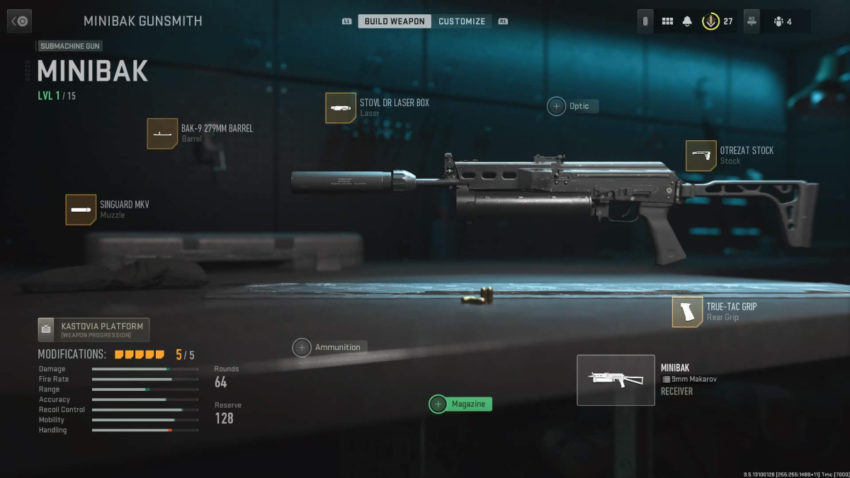This screenshot has width=850, height=478.
Task: Select the highlighted Magazine slot
Action: [438, 404]
